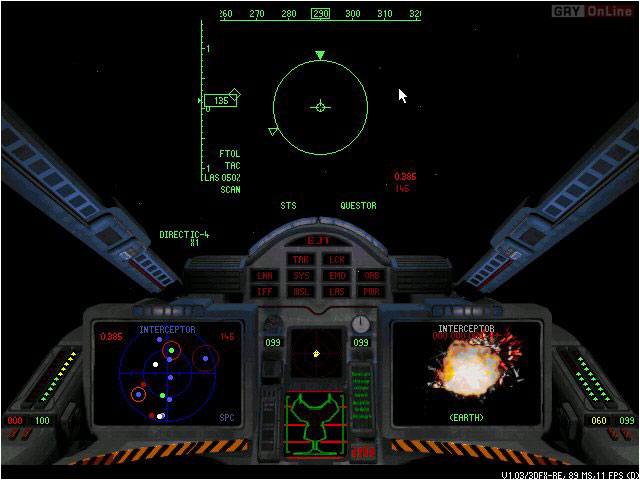Choose the LAS laser button
Image resolution: width=640 pixels, height=480 pixels.
click(x=337, y=291)
